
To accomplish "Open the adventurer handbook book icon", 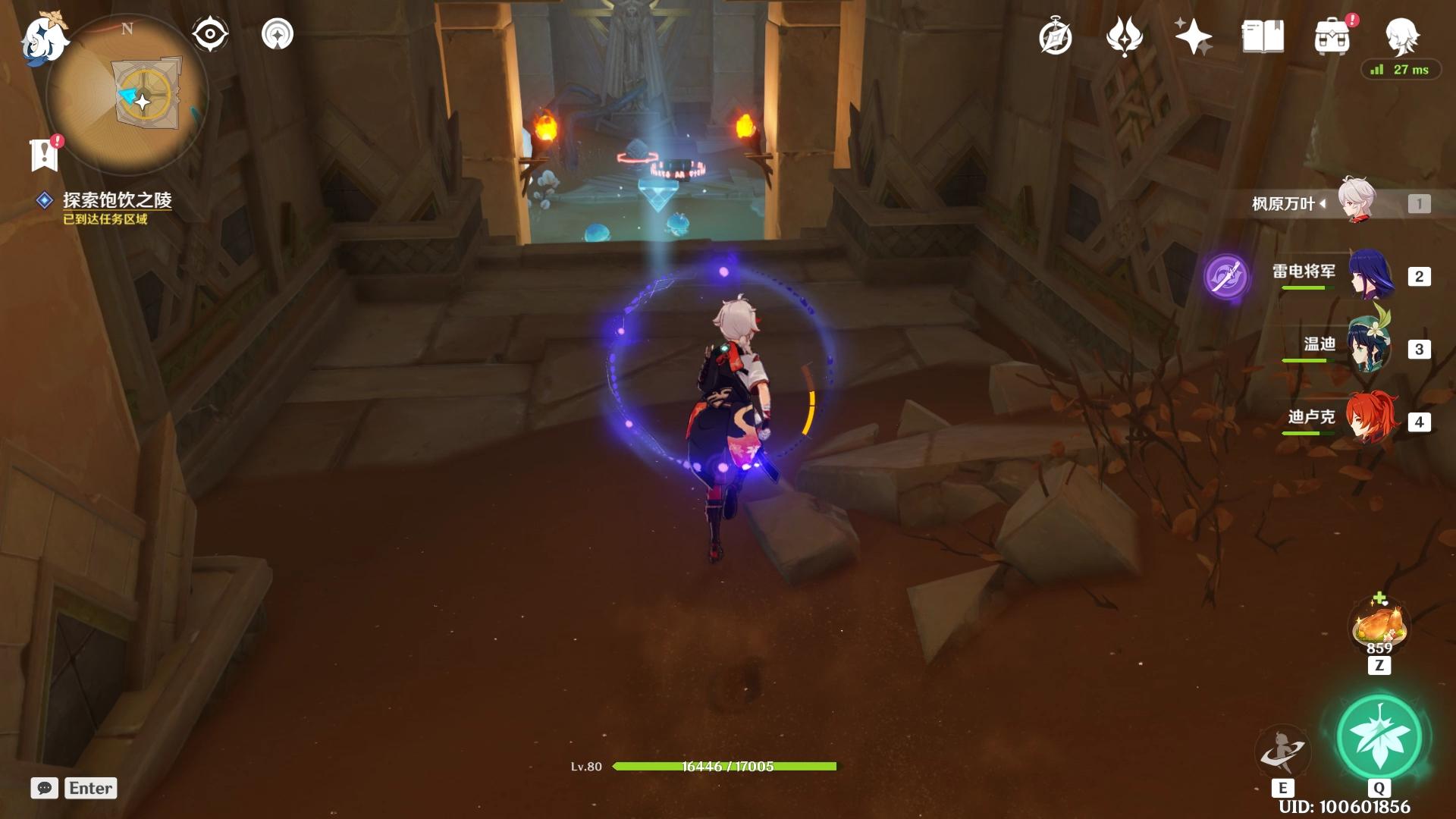I will pyautogui.click(x=1263, y=36).
